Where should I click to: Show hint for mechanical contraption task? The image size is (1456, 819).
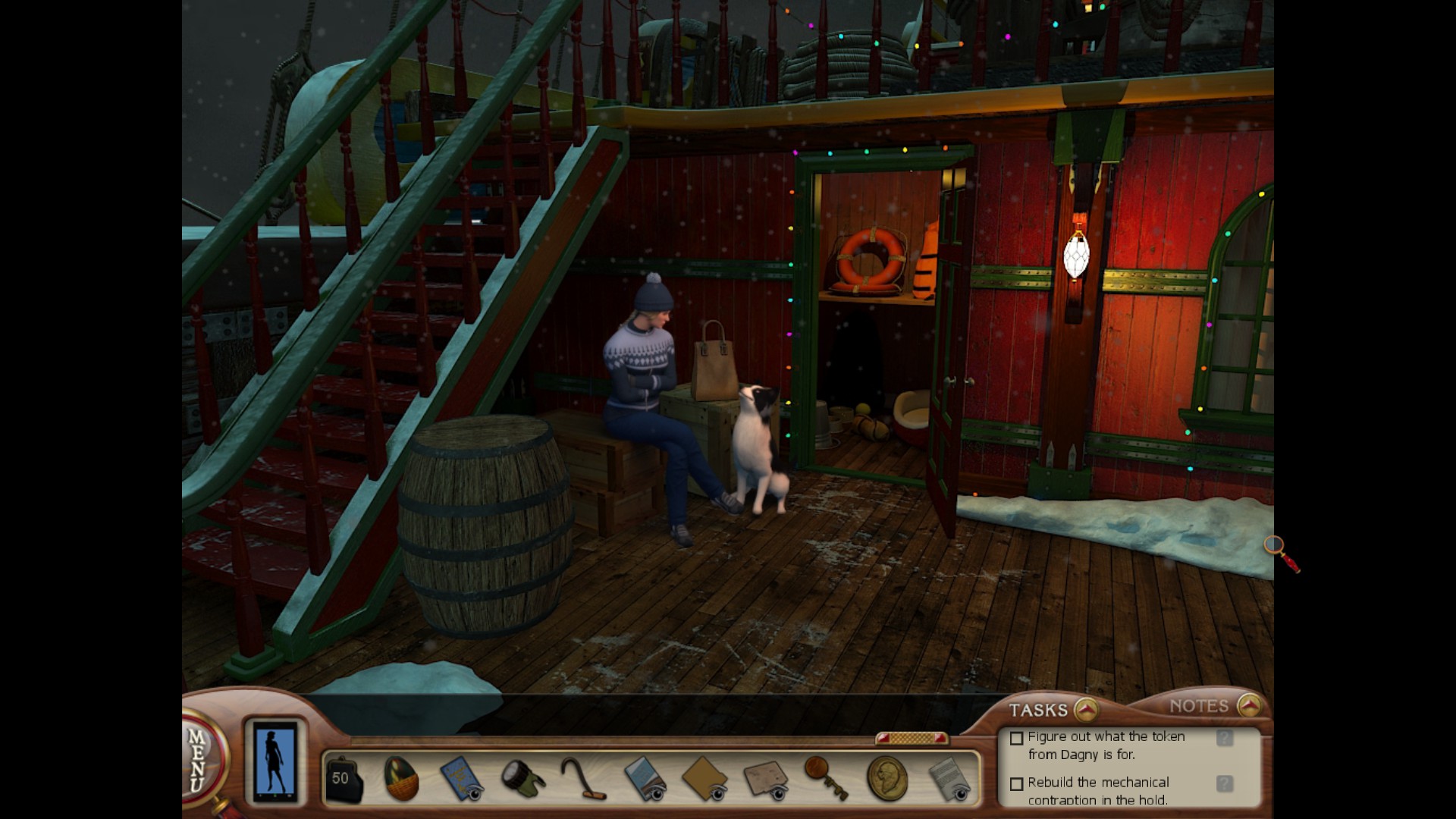[1224, 783]
